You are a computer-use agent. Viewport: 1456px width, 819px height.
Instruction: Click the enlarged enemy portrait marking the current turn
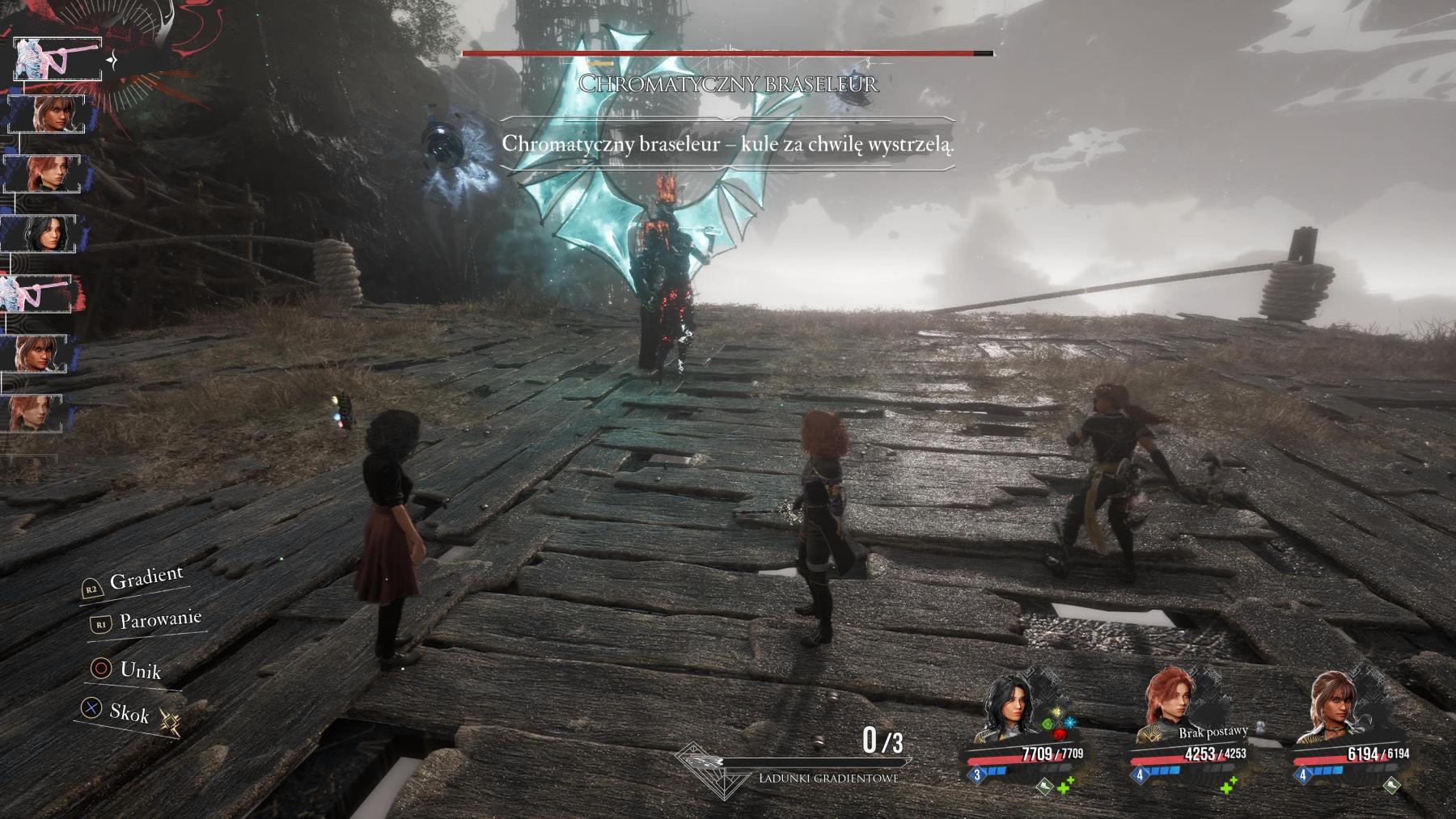pyautogui.click(x=58, y=58)
